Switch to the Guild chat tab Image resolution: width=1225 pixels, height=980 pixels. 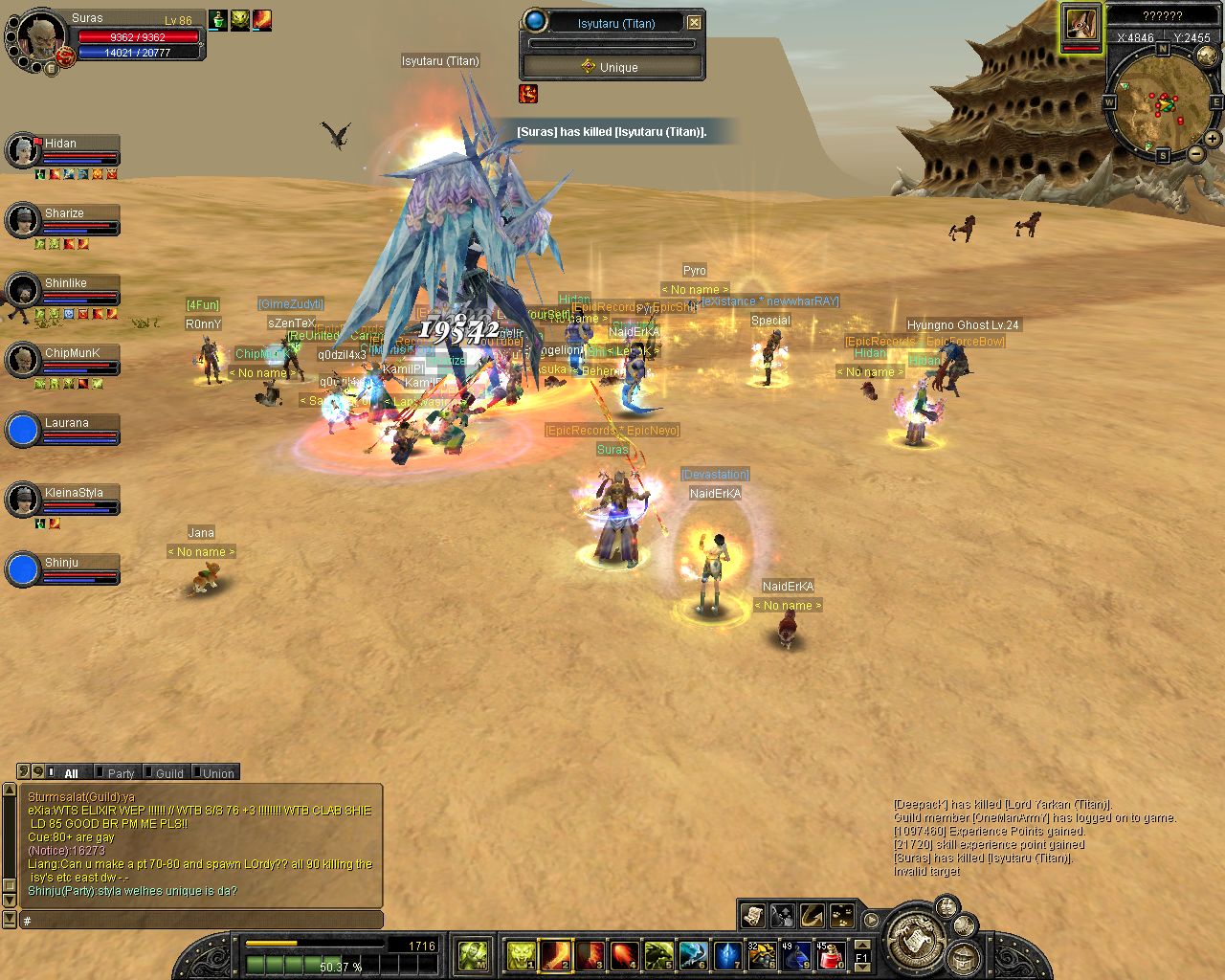(168, 773)
